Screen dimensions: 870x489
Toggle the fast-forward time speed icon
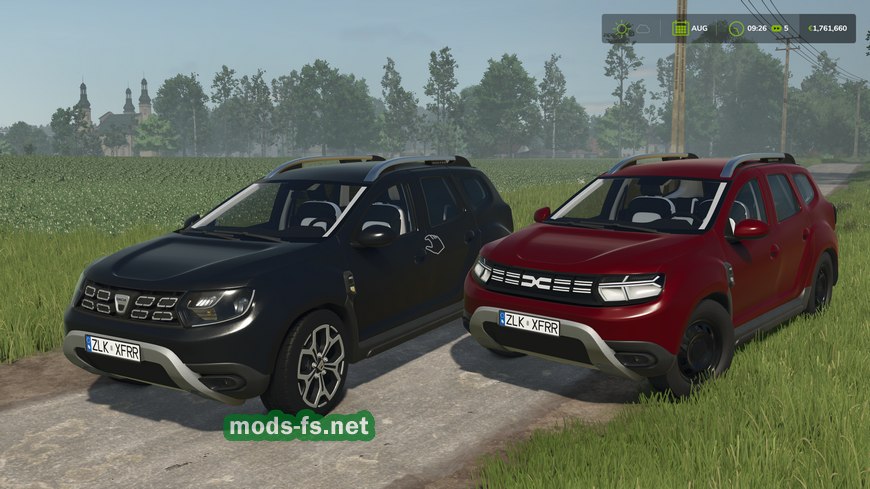[775, 28]
